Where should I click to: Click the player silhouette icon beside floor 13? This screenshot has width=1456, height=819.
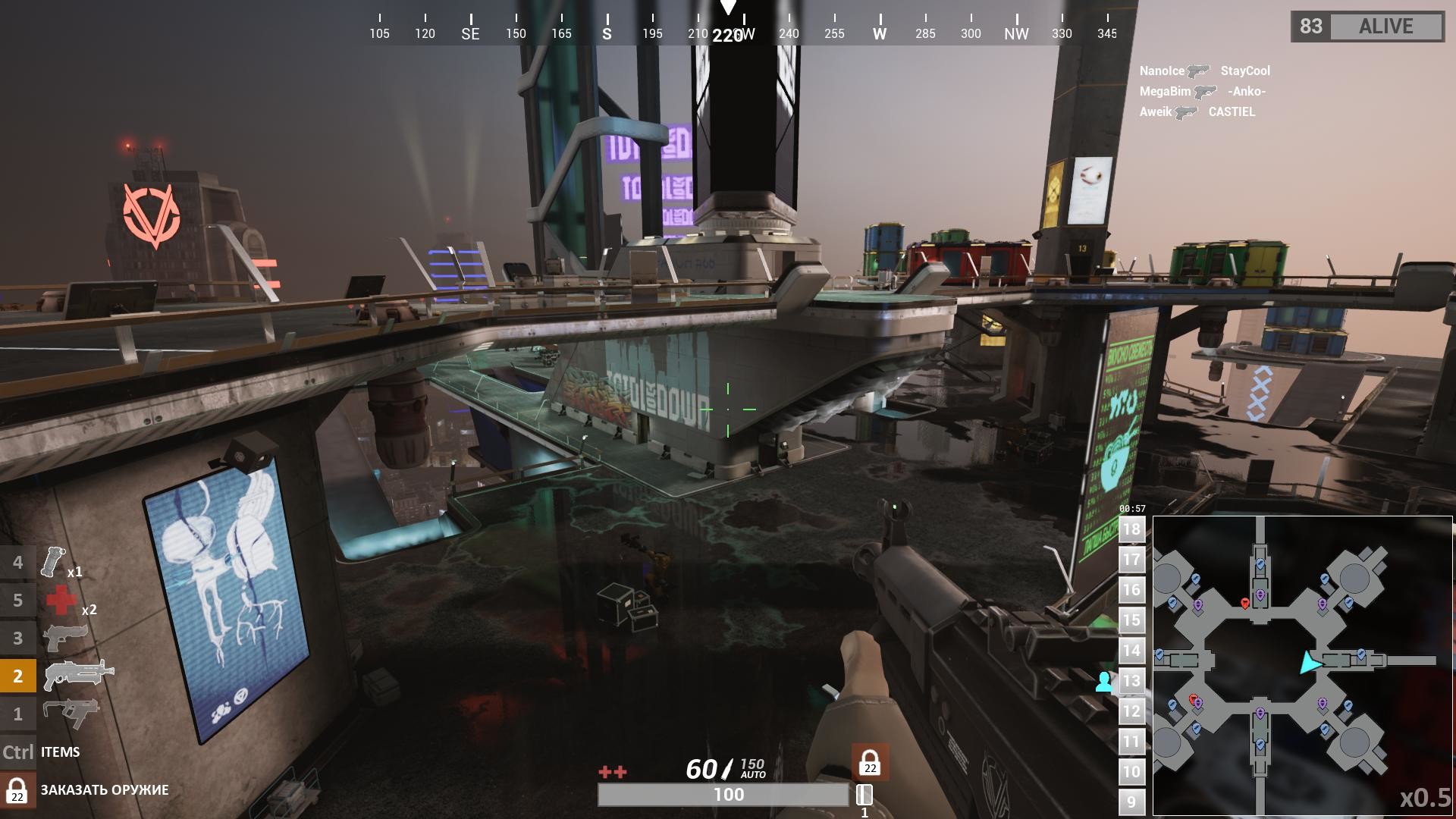point(1104,681)
